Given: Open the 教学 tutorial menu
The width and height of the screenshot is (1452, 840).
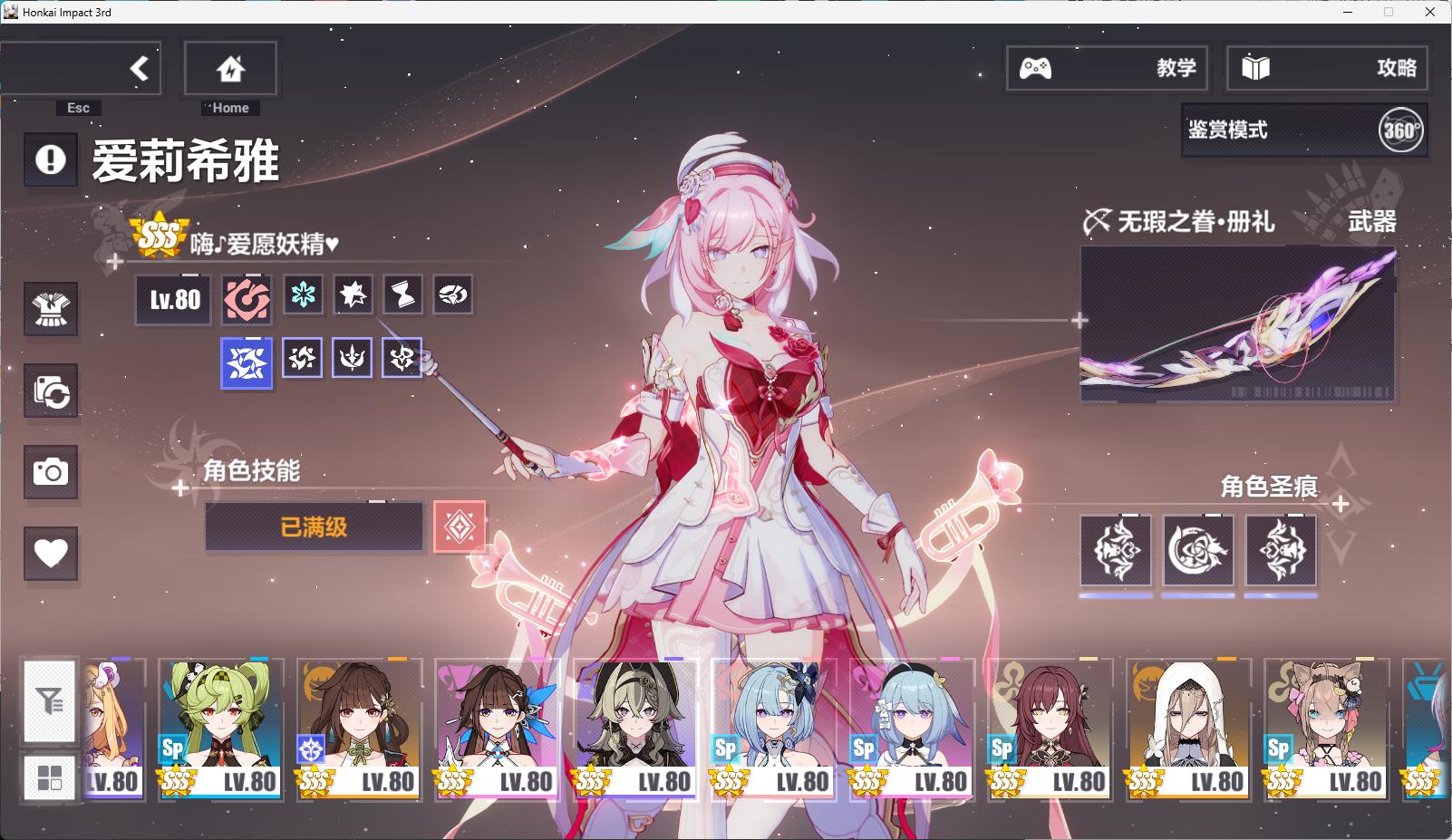Looking at the screenshot, I should [x=1107, y=68].
